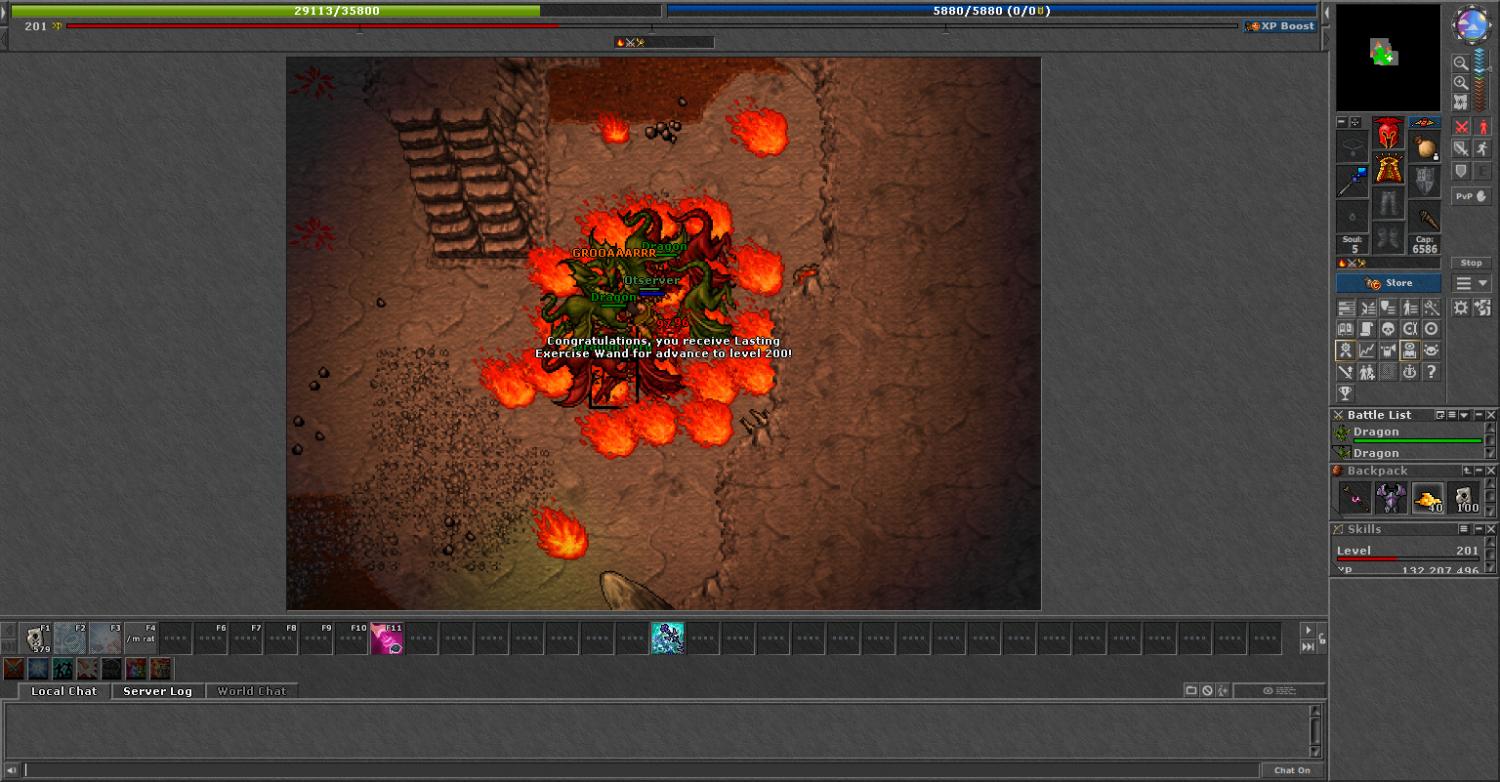Click the minimap
The height and width of the screenshot is (782, 1500).
(1388, 58)
